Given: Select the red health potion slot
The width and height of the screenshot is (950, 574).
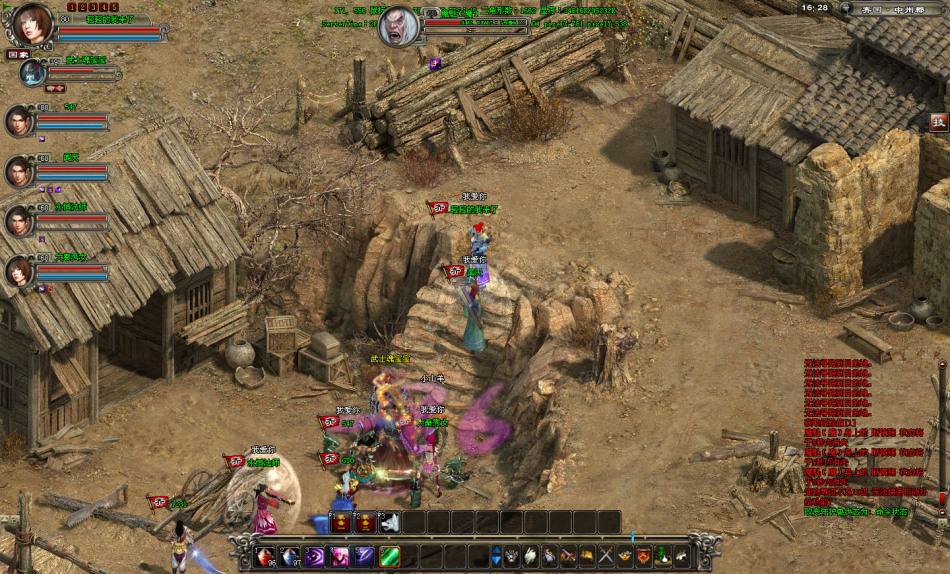Looking at the screenshot, I should tap(265, 557).
